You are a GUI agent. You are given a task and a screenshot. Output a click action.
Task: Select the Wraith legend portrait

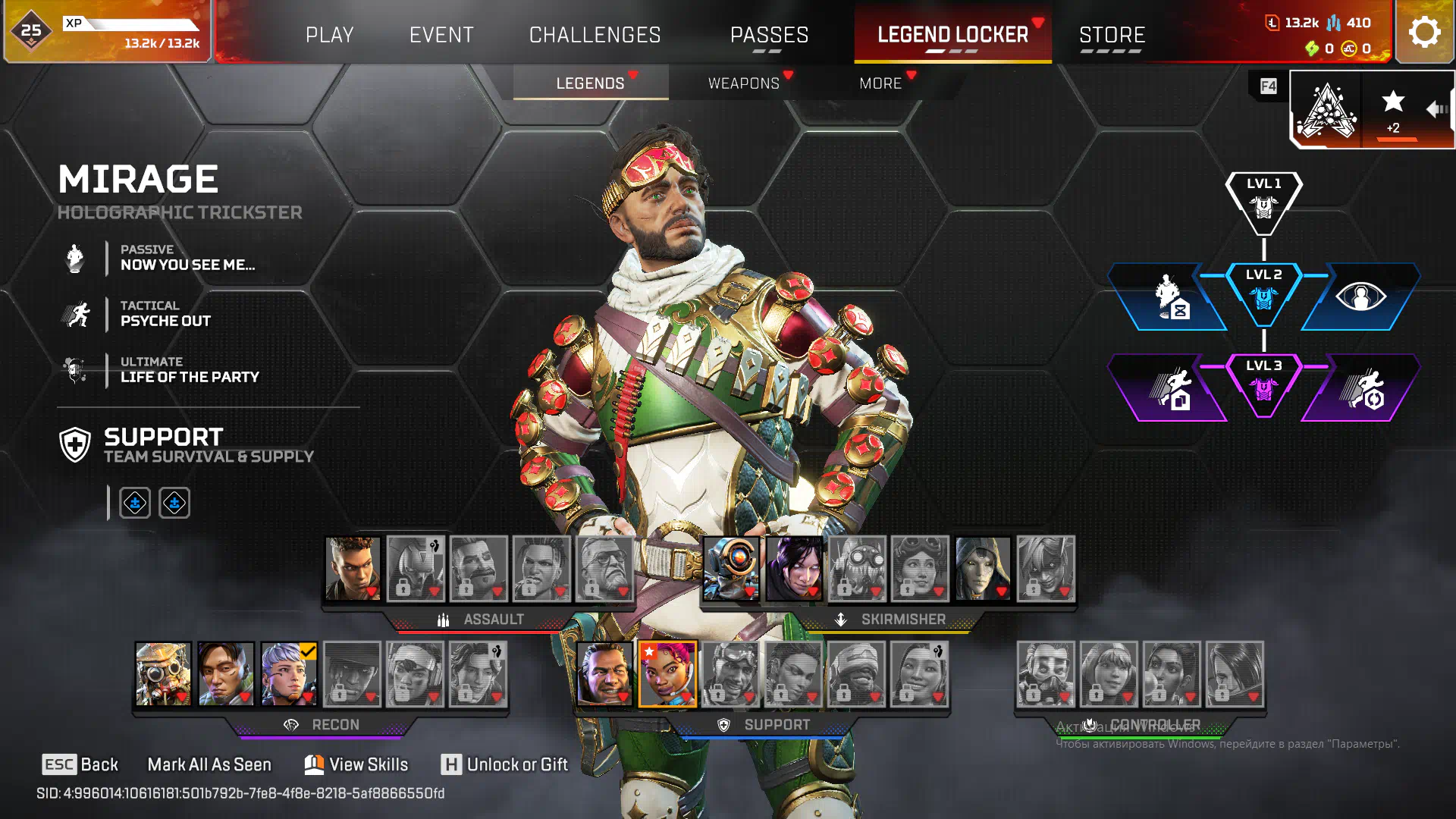pos(794,568)
